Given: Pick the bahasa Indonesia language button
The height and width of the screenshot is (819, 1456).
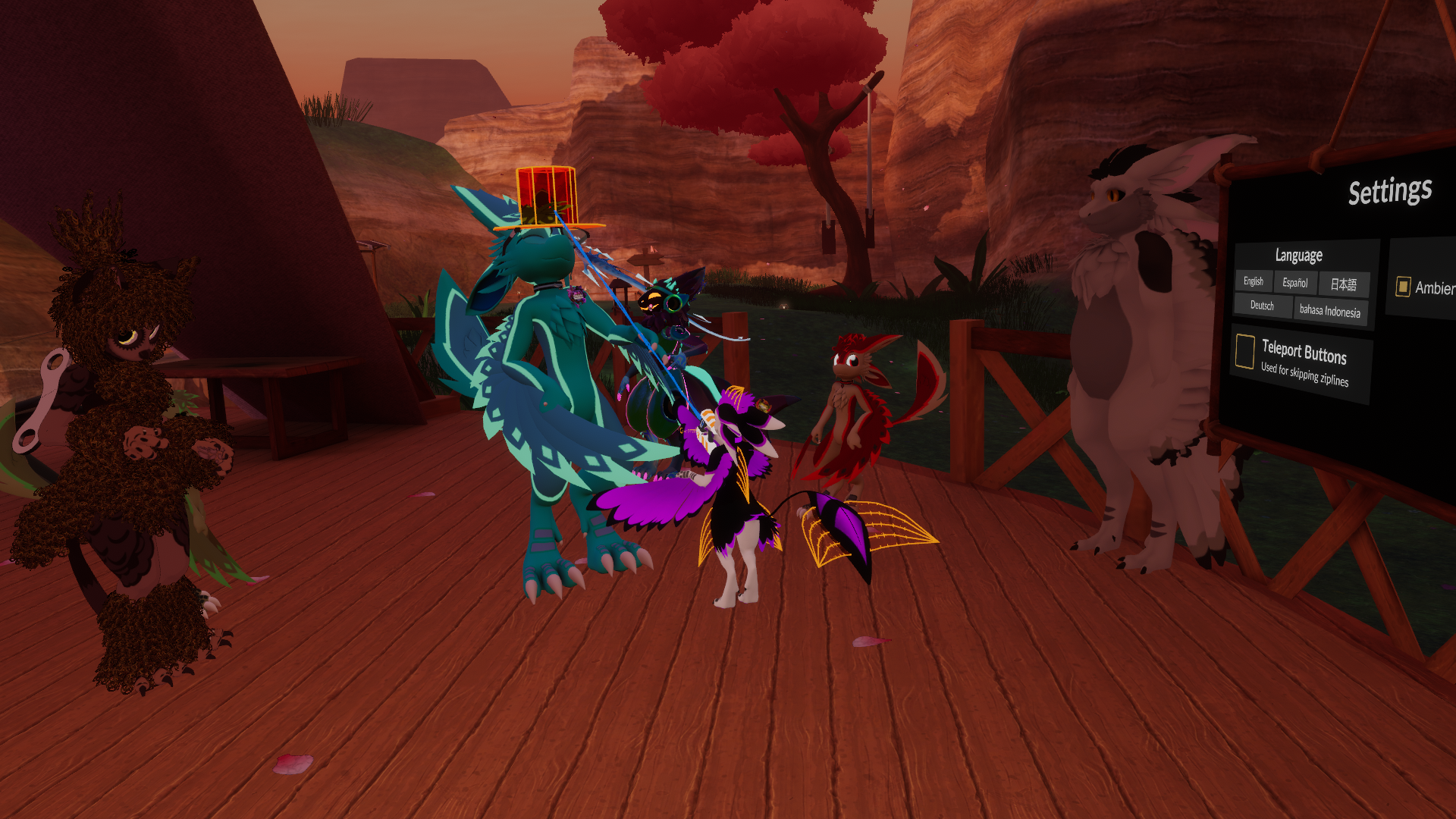Looking at the screenshot, I should [x=1329, y=311].
